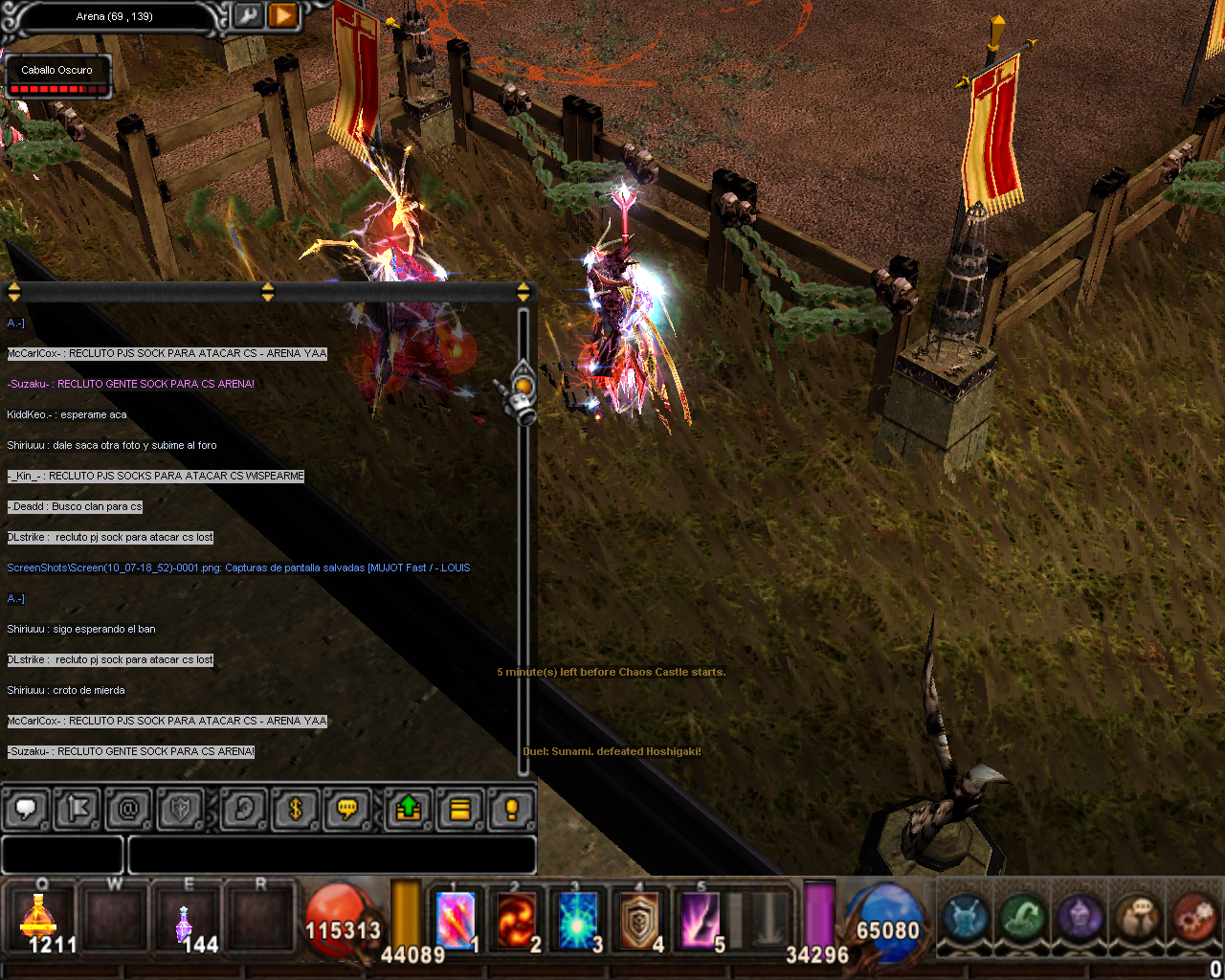1225x980 pixels.
Task: Toggle the dollar sign chat button
Action: (295, 810)
